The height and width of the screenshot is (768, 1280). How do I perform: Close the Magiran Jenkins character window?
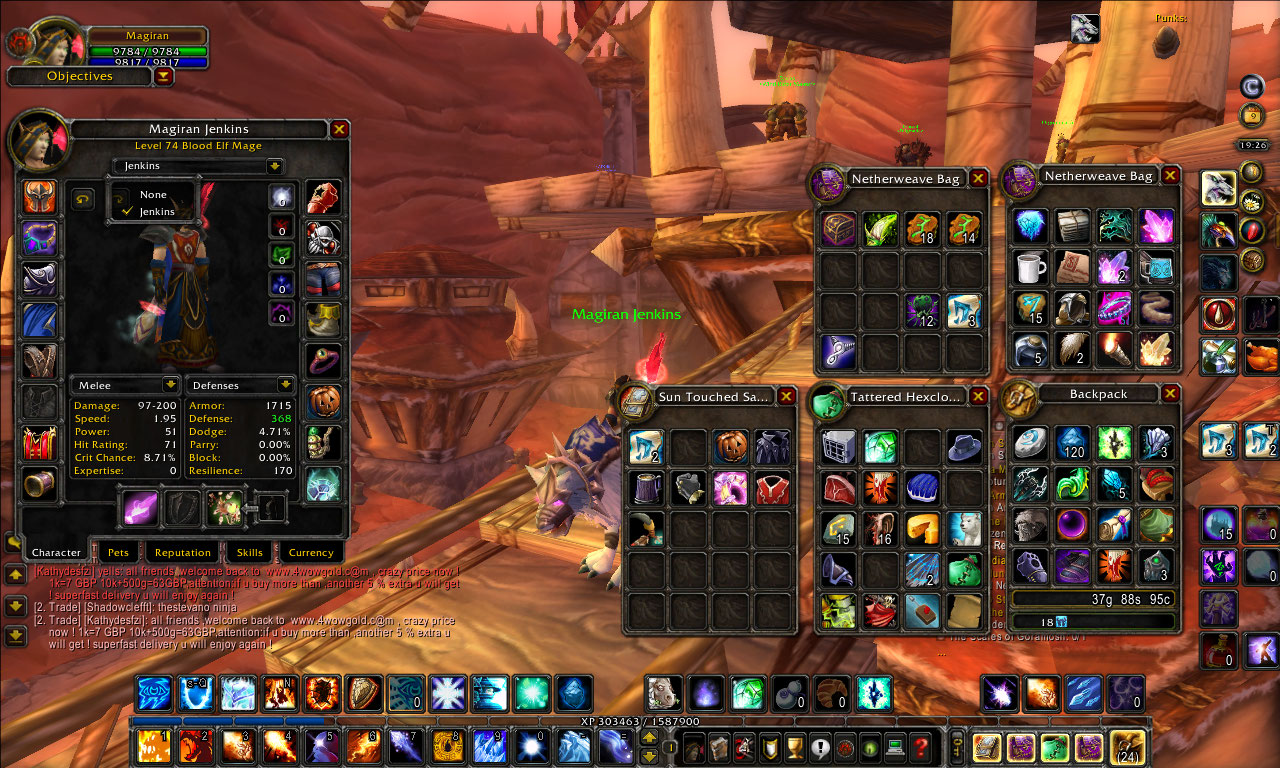pyautogui.click(x=339, y=129)
